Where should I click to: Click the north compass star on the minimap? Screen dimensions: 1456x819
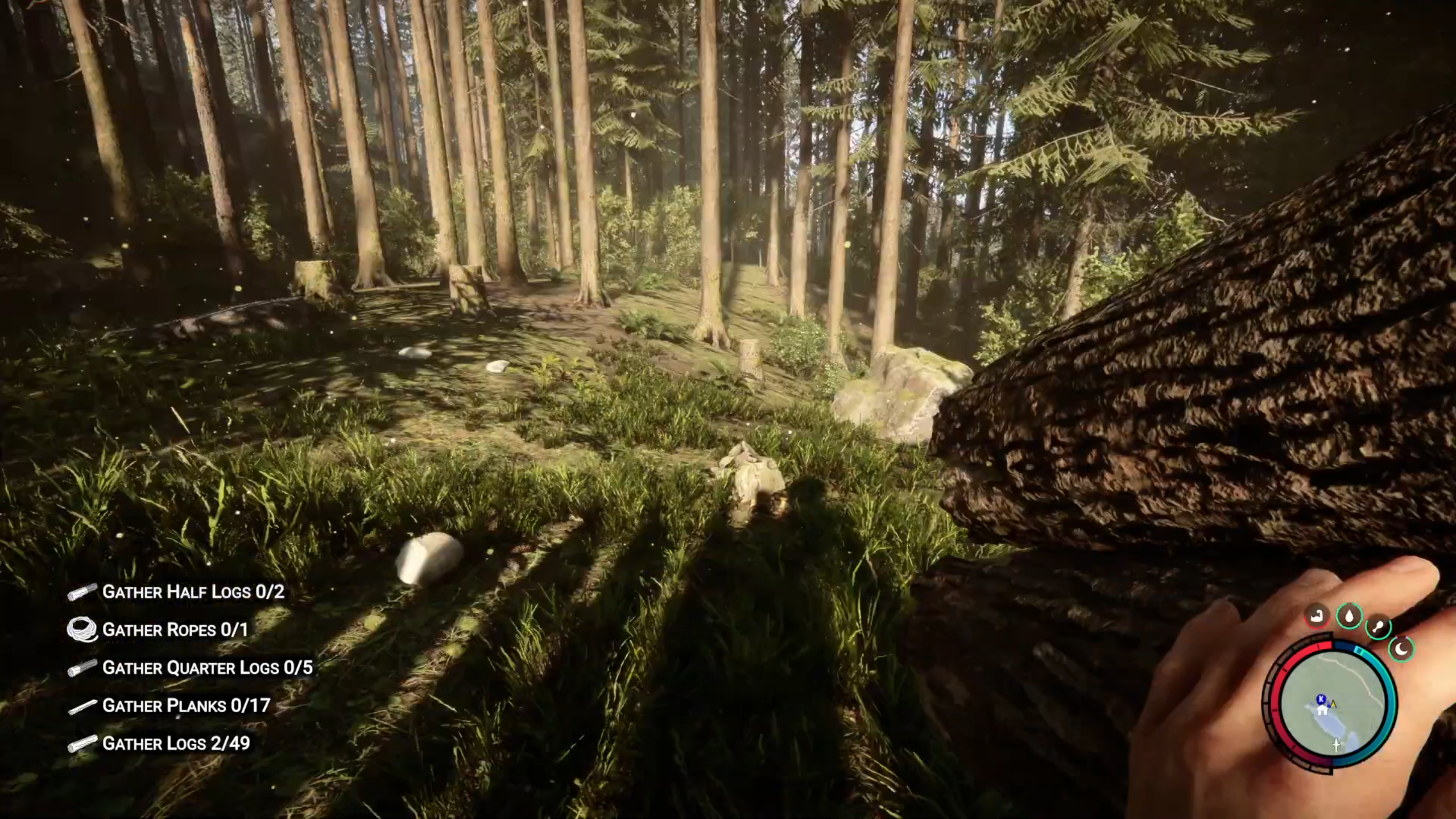(1336, 745)
